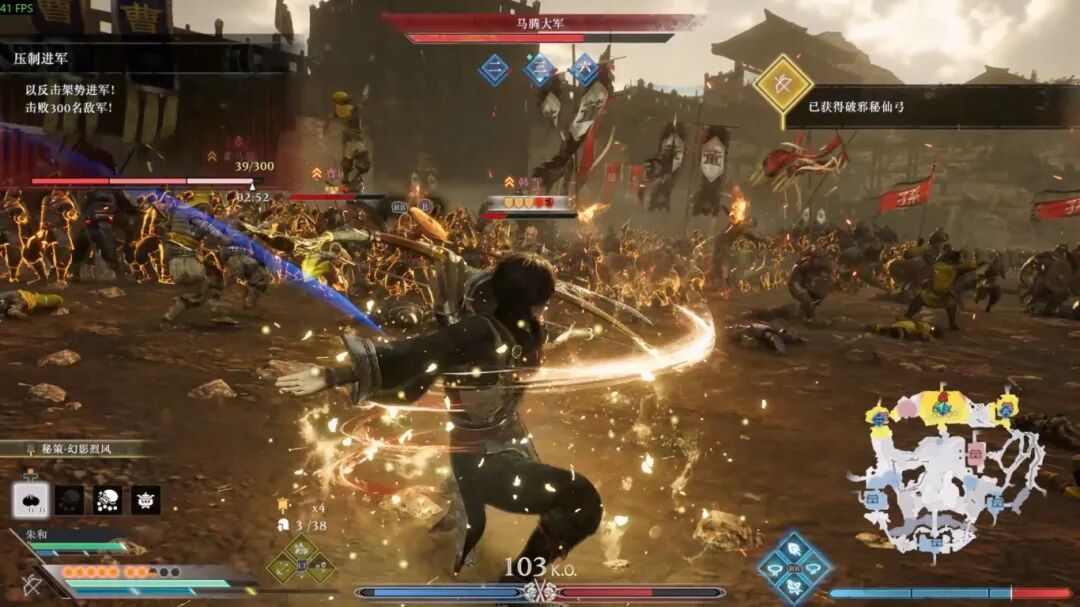
Task: Activate the fourth tactic slot icon
Action: coord(145,499)
